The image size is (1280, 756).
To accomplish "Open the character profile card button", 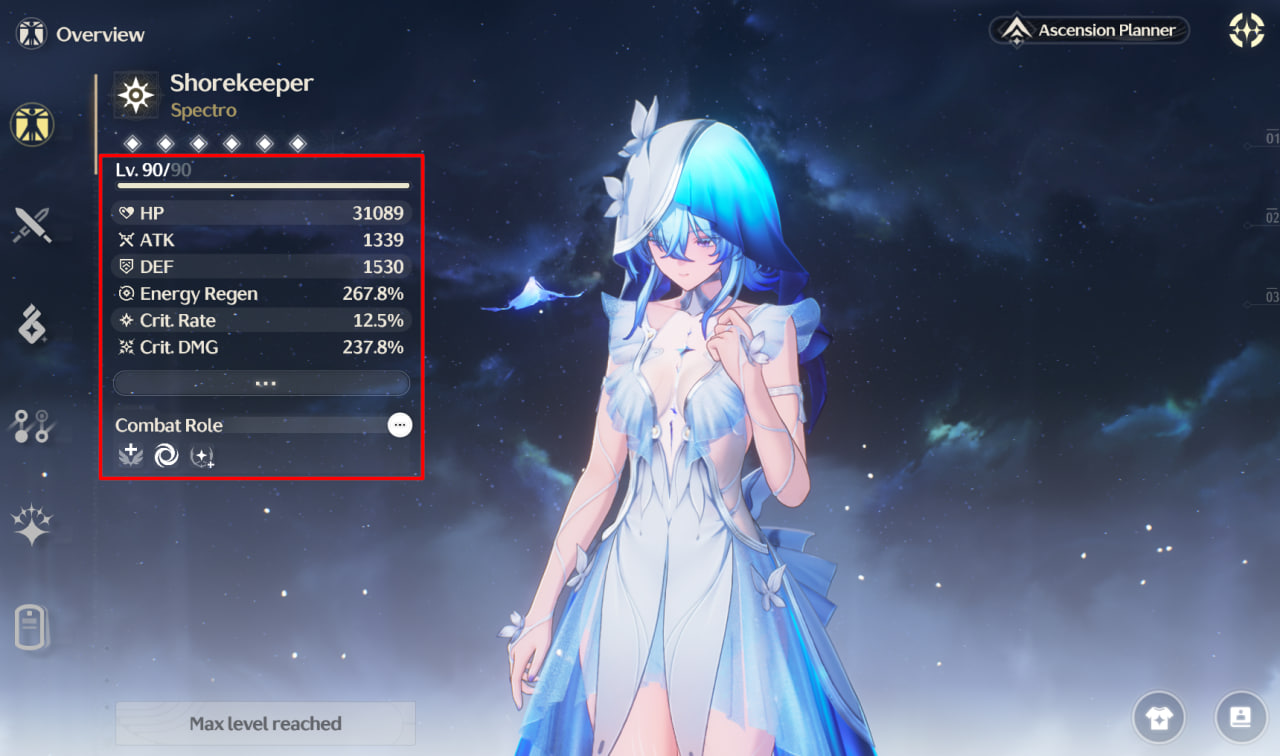I will click(x=1240, y=717).
